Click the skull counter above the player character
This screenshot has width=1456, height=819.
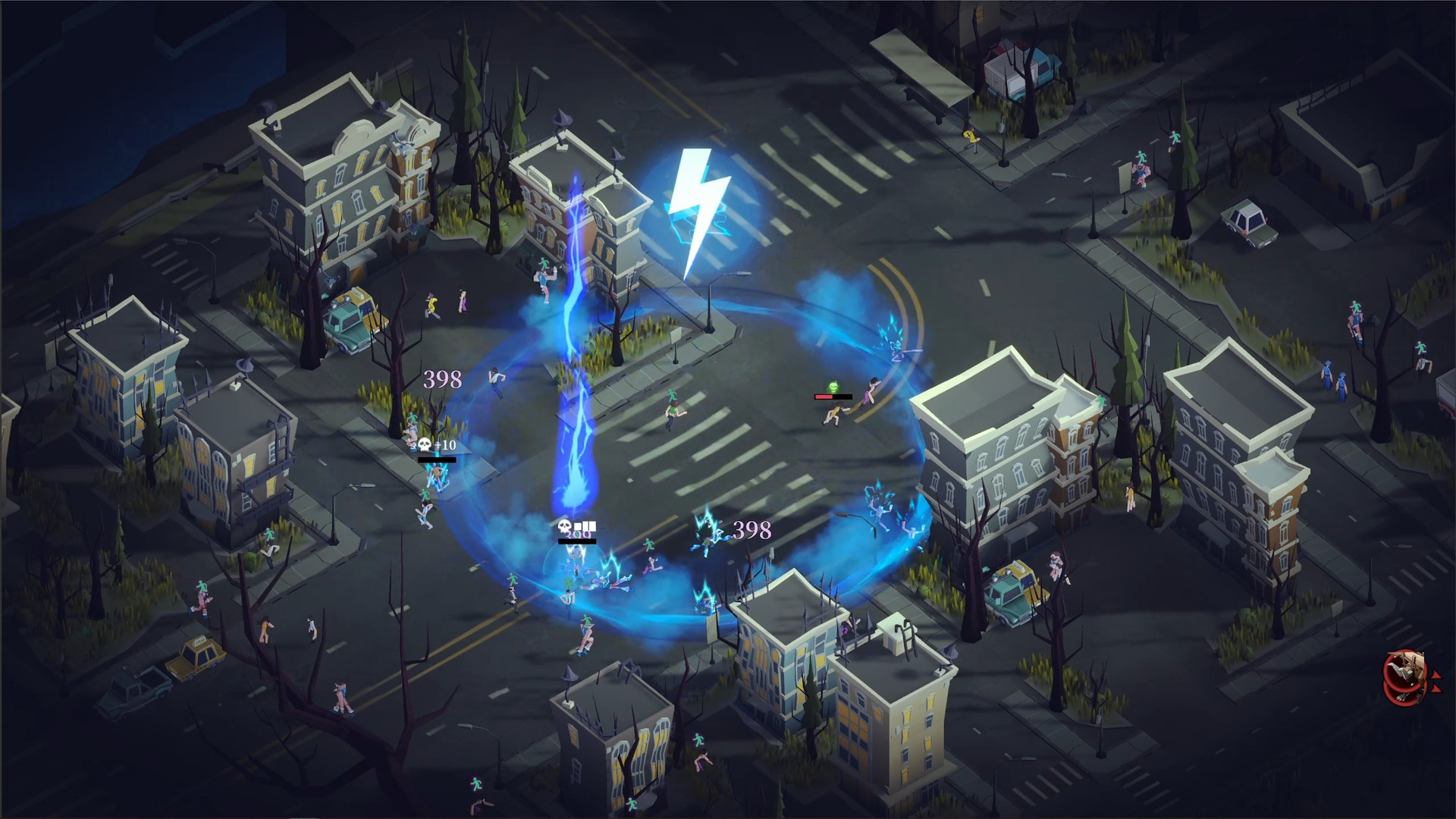point(564,526)
